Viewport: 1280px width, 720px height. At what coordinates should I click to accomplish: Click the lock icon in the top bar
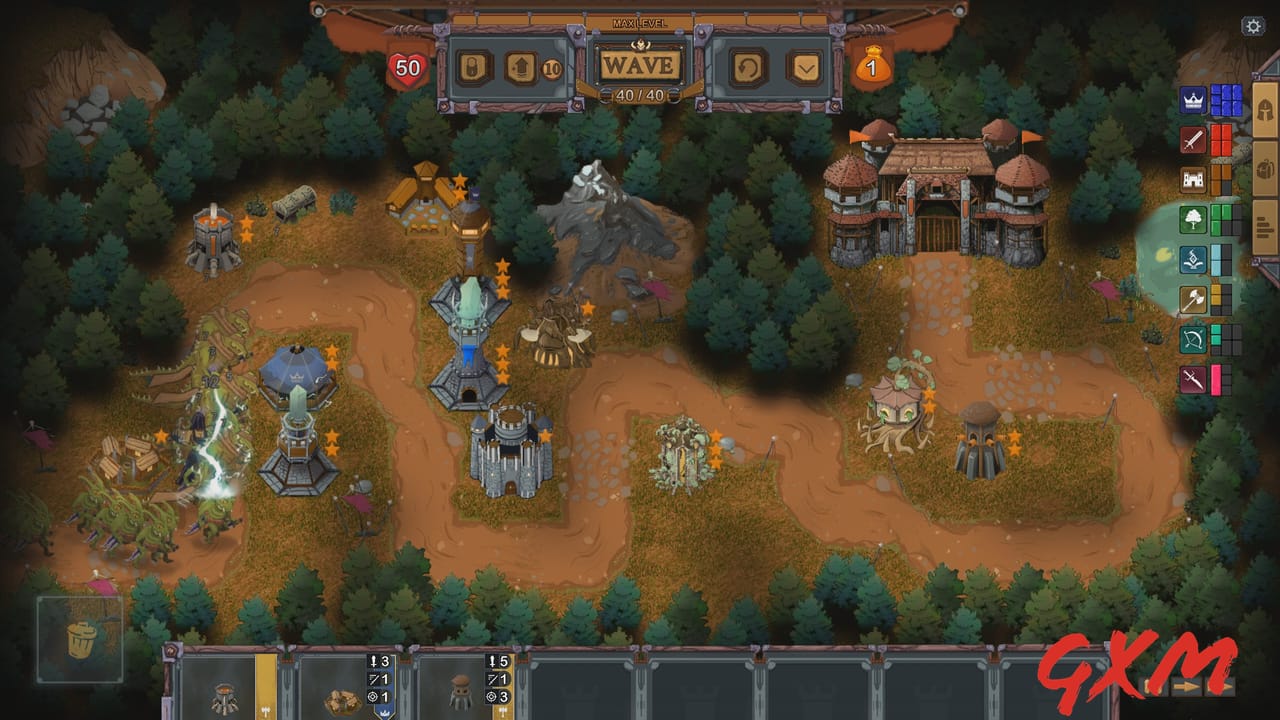tap(472, 67)
